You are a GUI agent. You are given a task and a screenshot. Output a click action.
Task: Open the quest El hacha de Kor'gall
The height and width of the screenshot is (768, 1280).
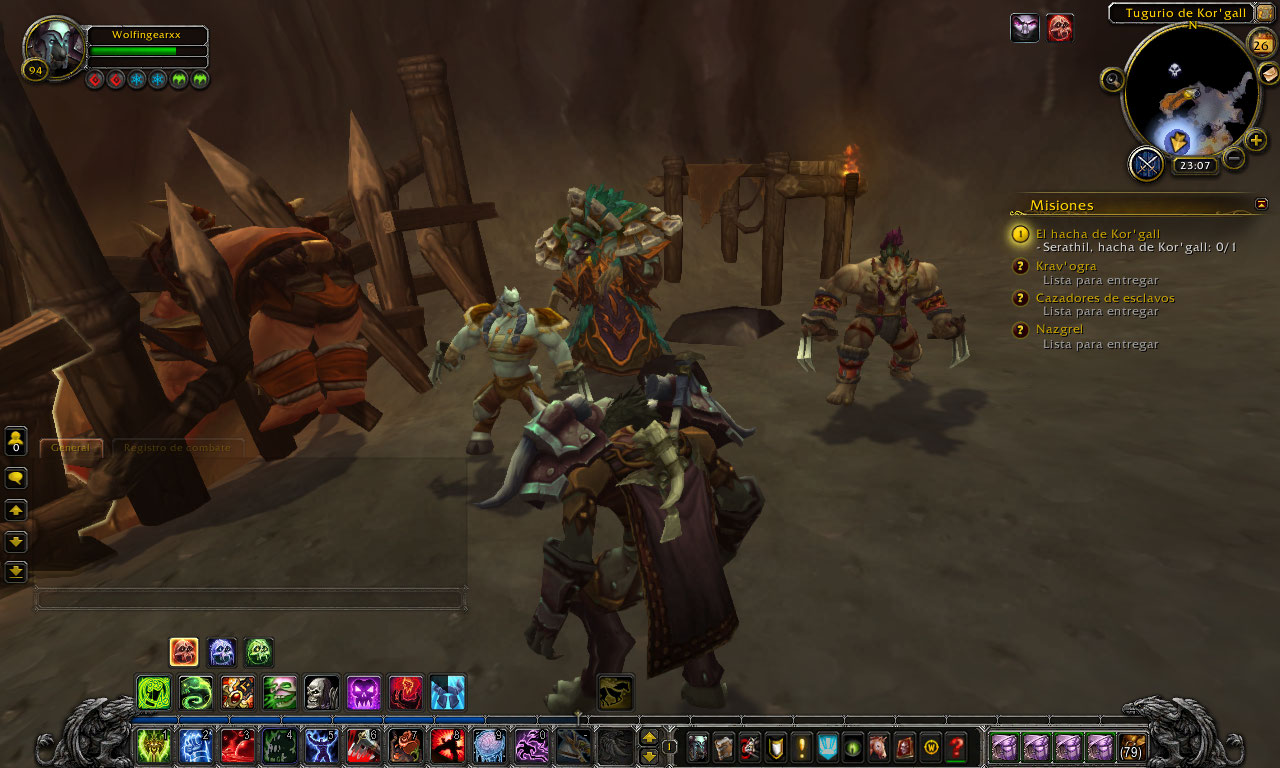(x=1097, y=234)
